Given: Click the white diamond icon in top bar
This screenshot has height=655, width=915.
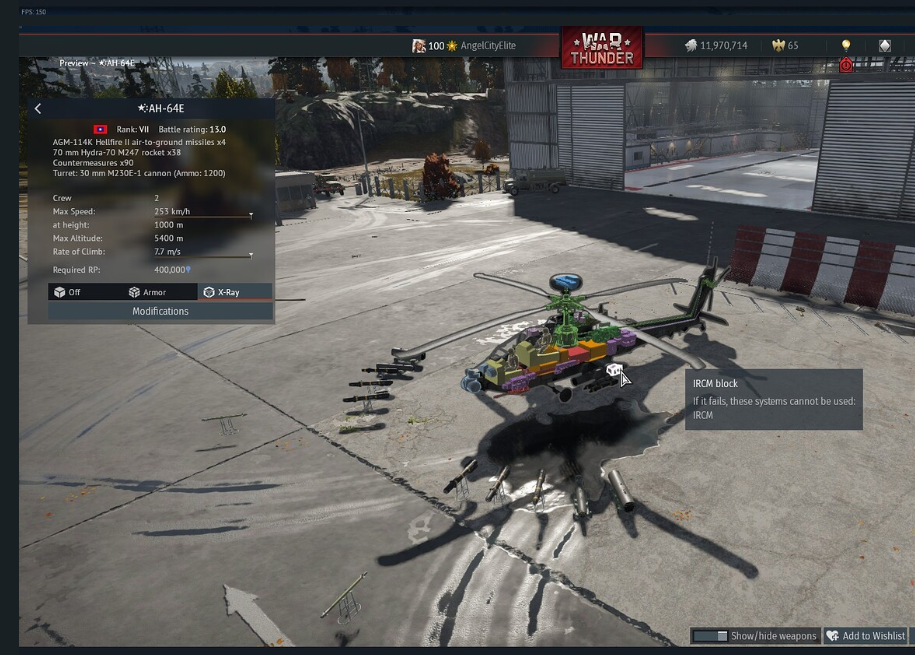Looking at the screenshot, I should click(x=884, y=46).
